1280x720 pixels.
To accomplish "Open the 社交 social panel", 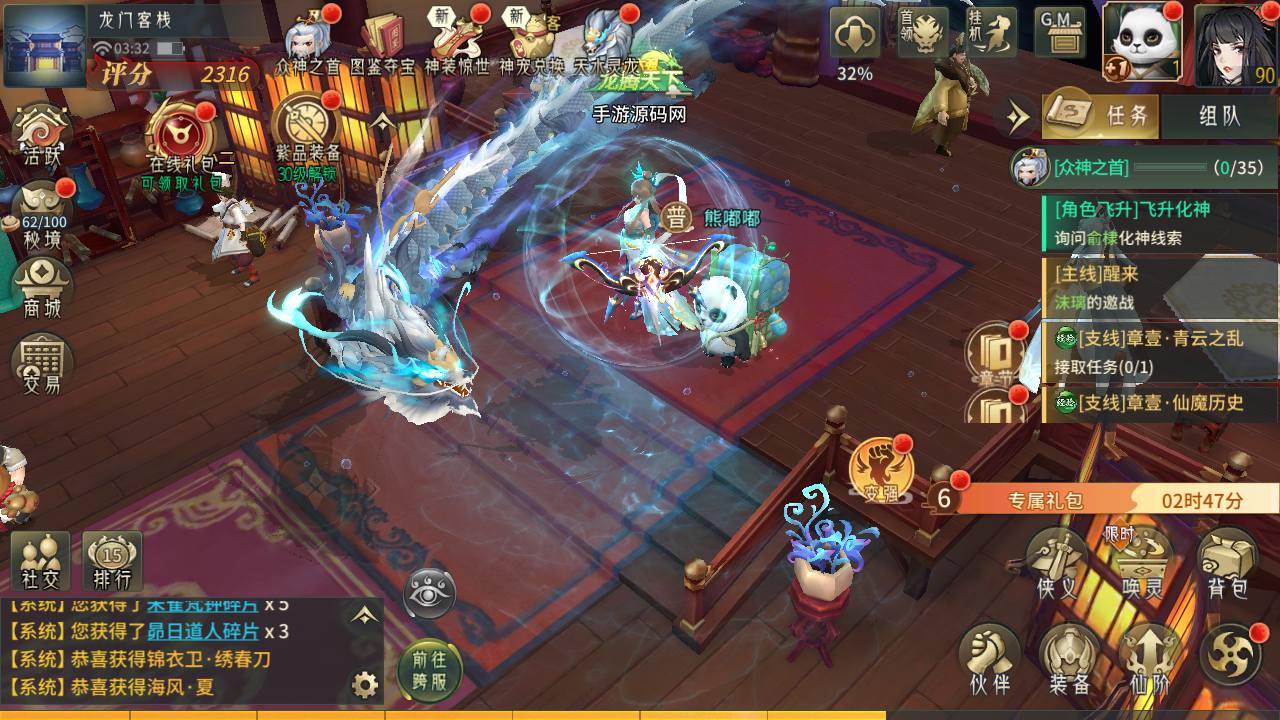I will (x=41, y=560).
